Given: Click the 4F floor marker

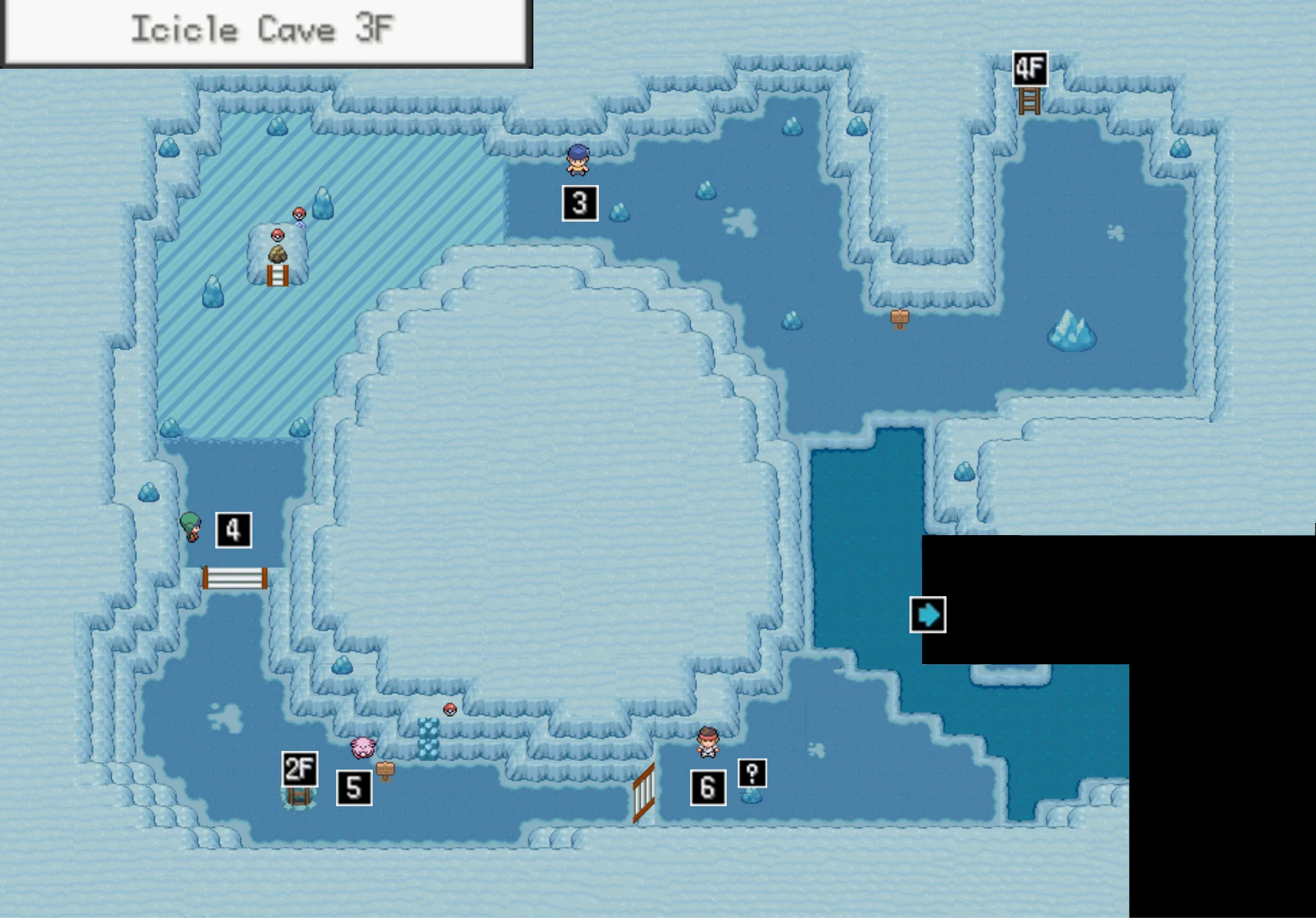Looking at the screenshot, I should 1029,69.
